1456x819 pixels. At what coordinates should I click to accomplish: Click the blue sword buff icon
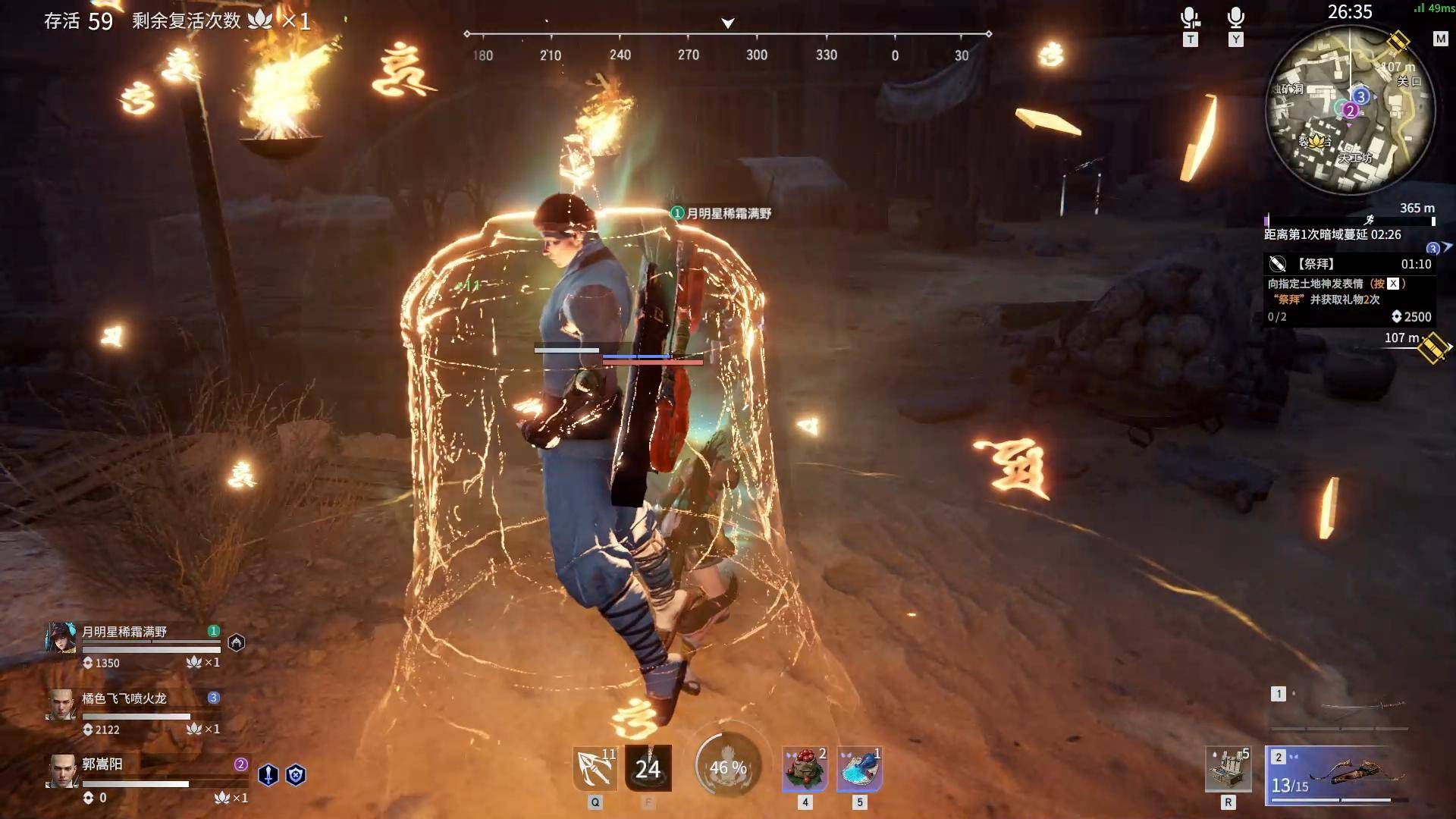click(268, 774)
